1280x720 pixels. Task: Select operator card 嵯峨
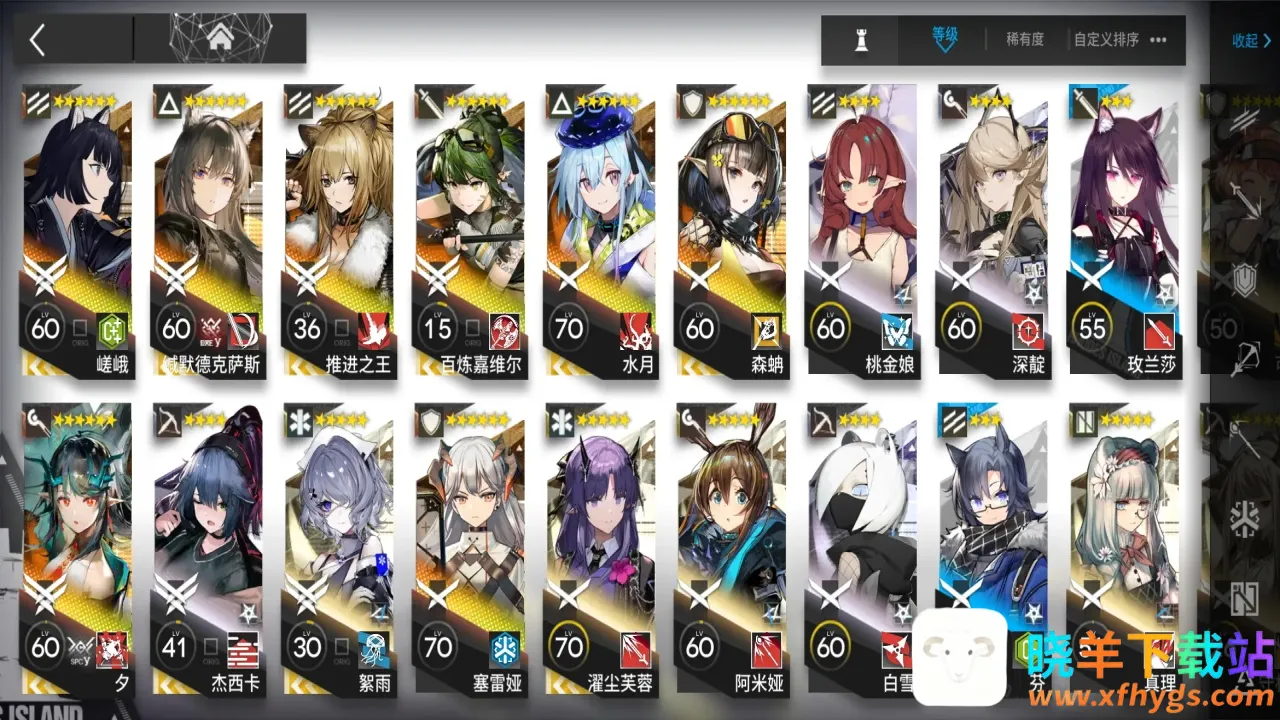[76, 230]
